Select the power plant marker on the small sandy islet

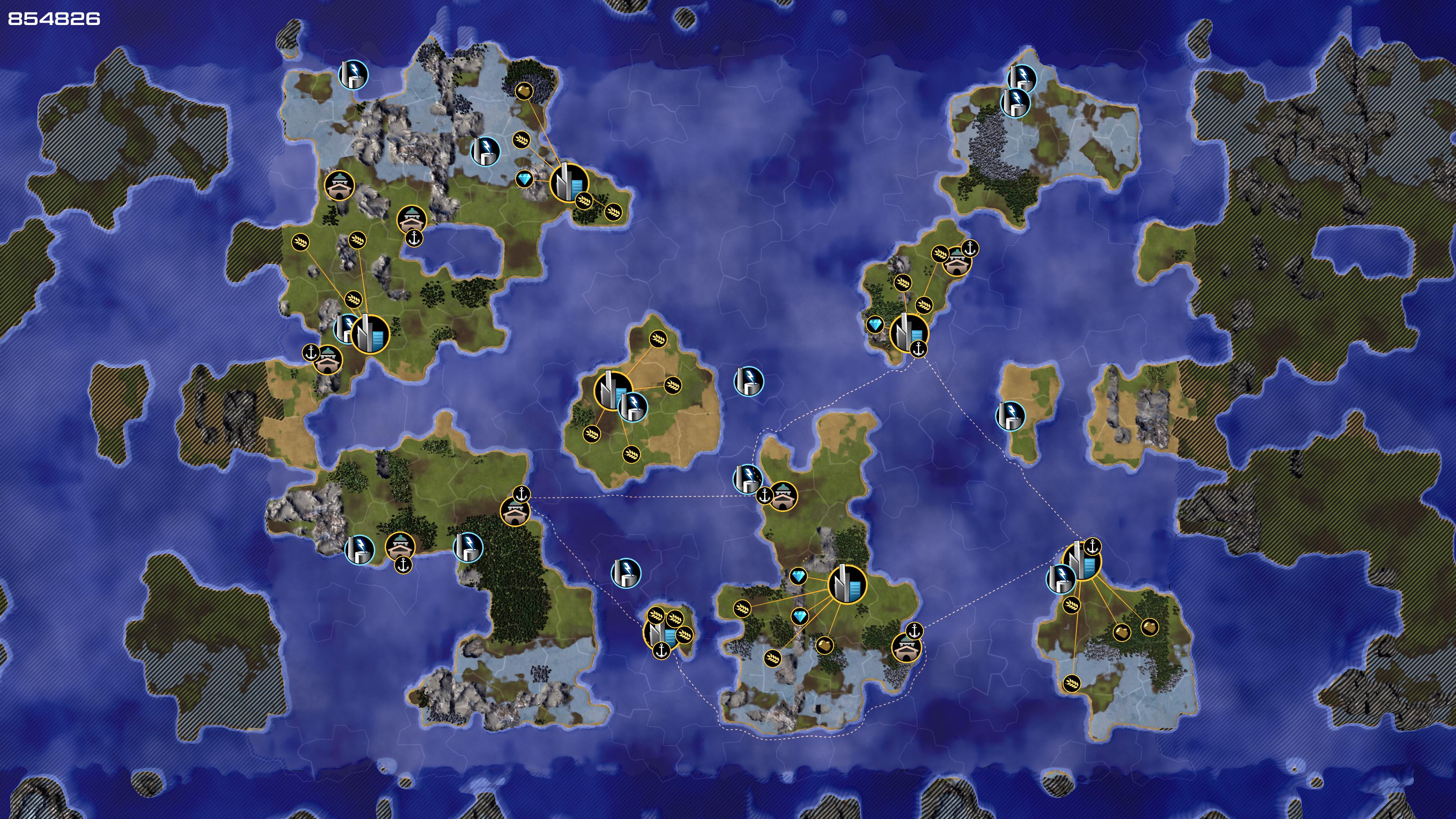(1009, 416)
